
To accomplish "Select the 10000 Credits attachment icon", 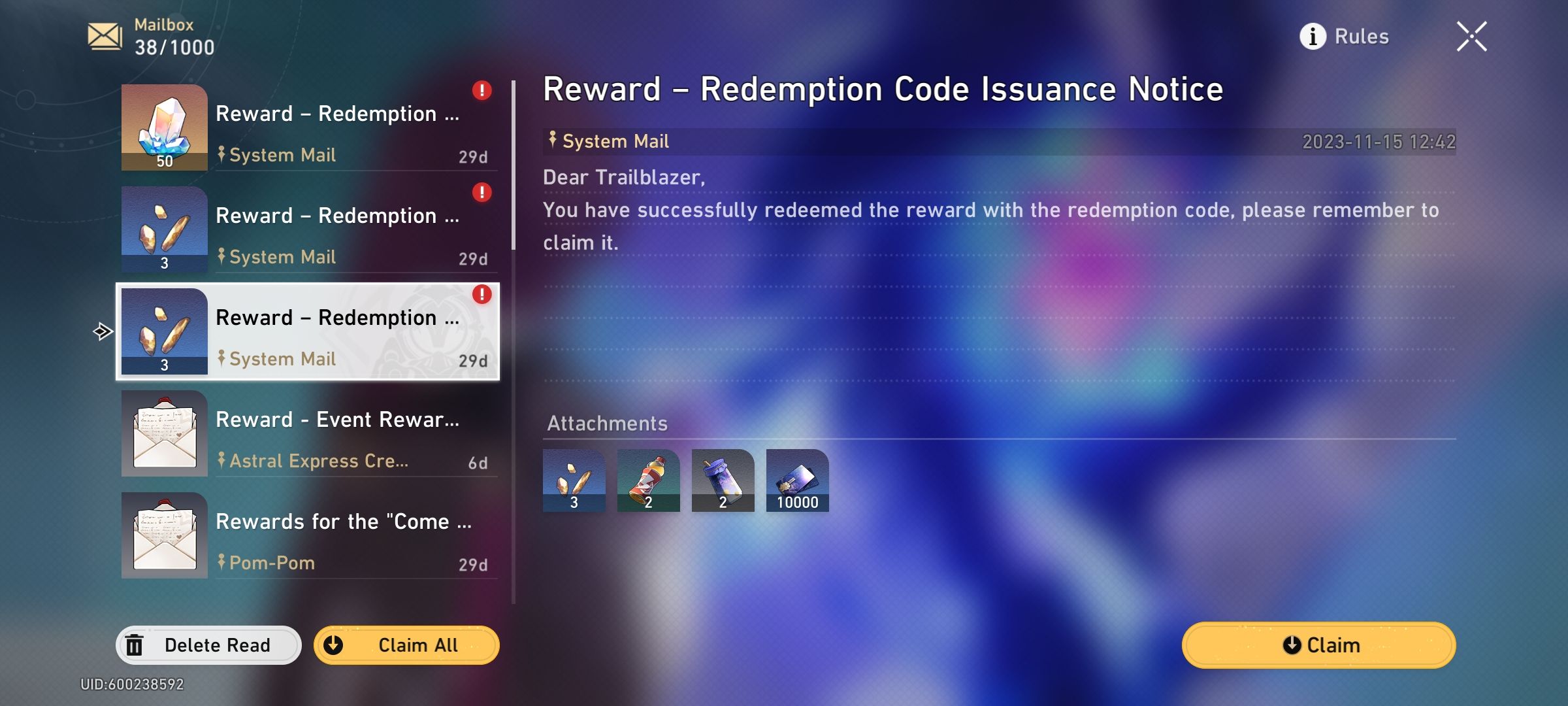I will click(798, 481).
